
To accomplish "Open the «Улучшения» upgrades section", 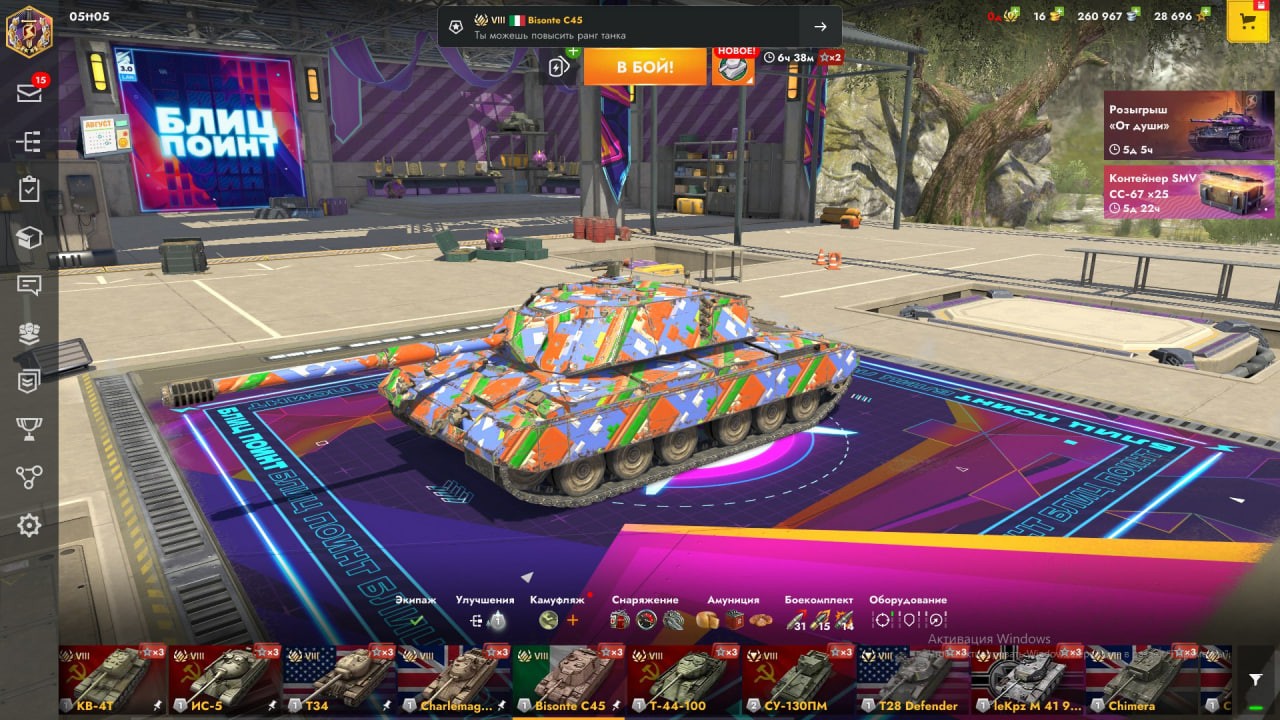I will pyautogui.click(x=486, y=619).
